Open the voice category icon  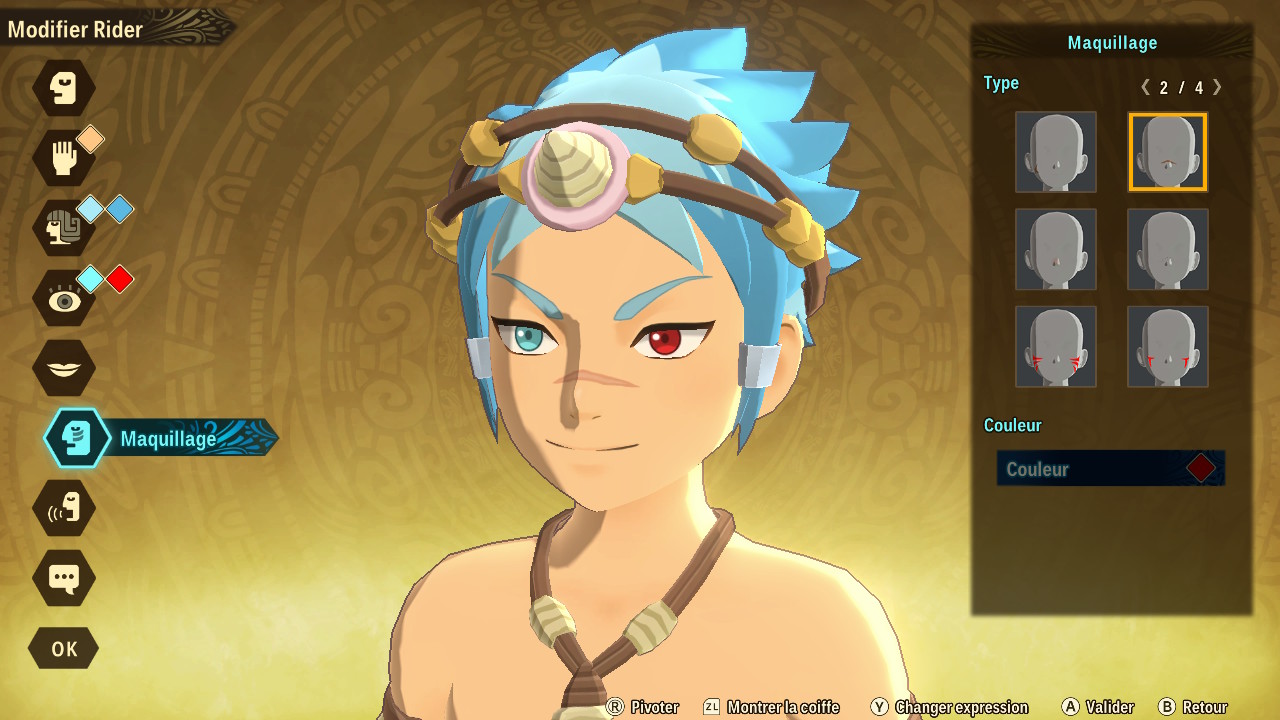click(x=64, y=508)
